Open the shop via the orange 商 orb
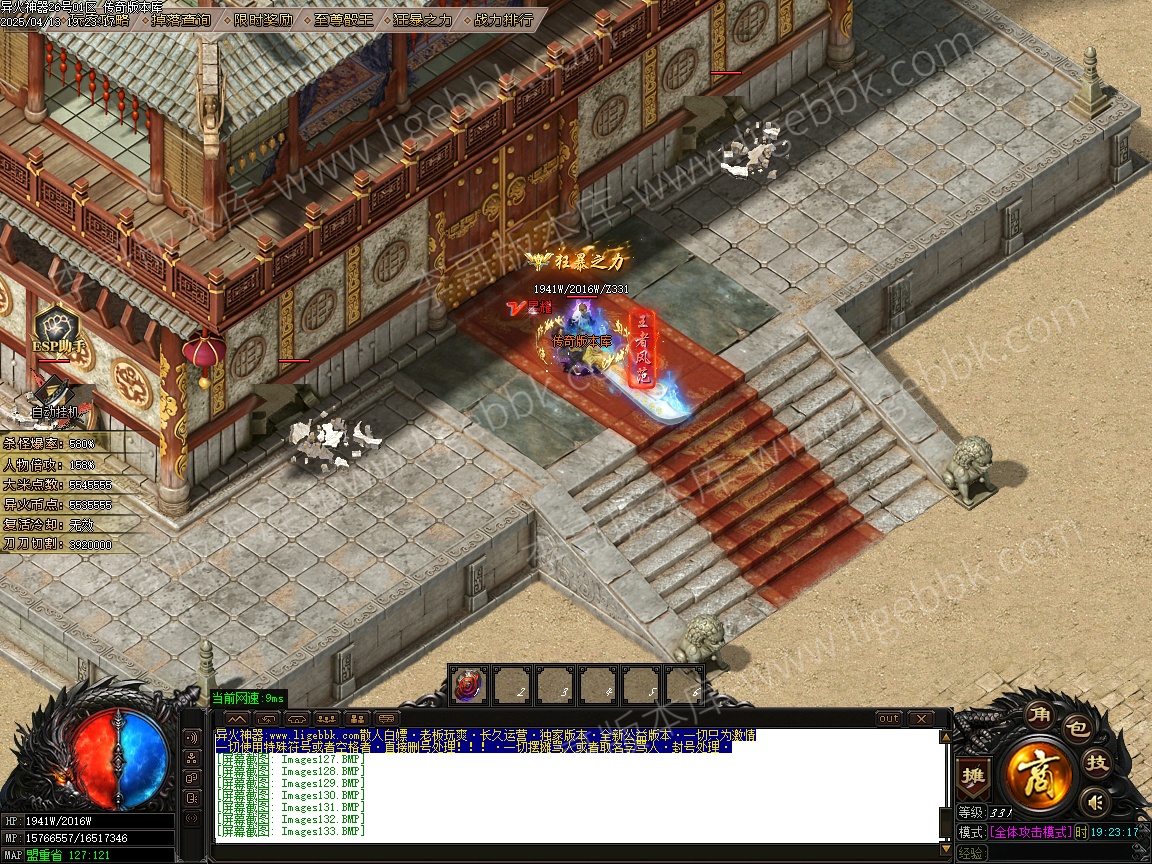The height and width of the screenshot is (864, 1152). 1039,773
